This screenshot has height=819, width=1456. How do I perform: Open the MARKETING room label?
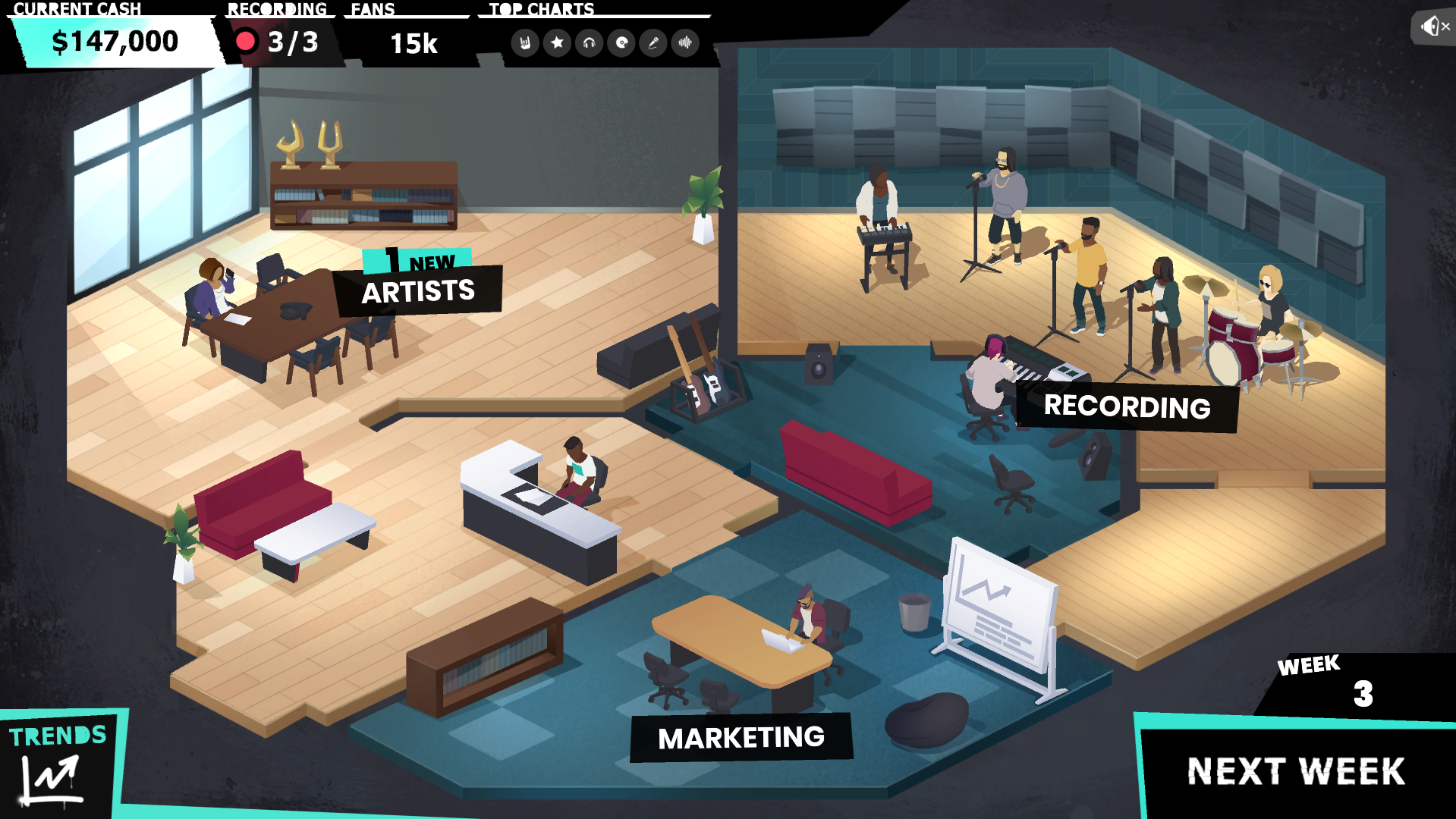741,736
